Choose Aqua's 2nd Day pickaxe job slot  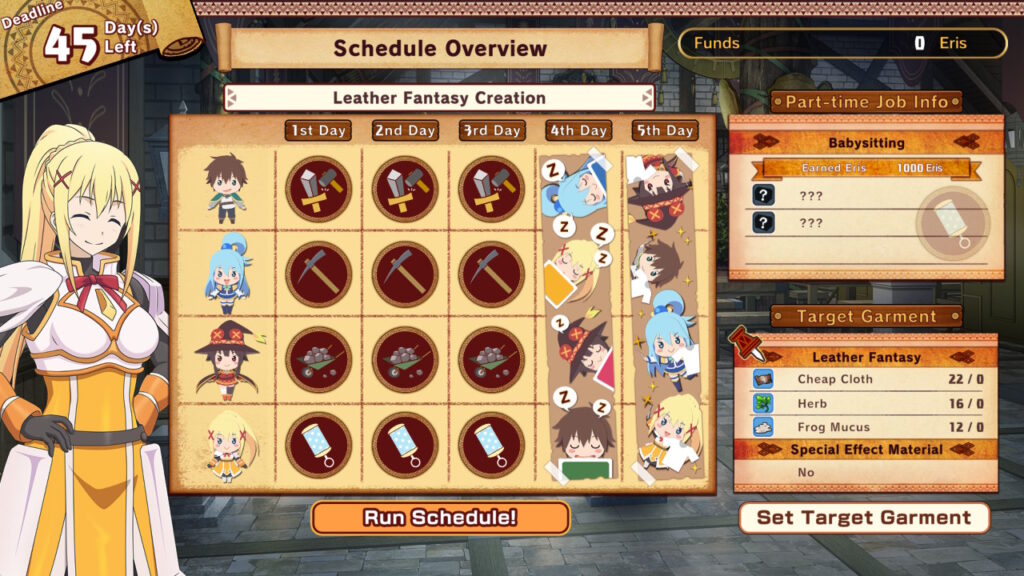click(x=404, y=273)
